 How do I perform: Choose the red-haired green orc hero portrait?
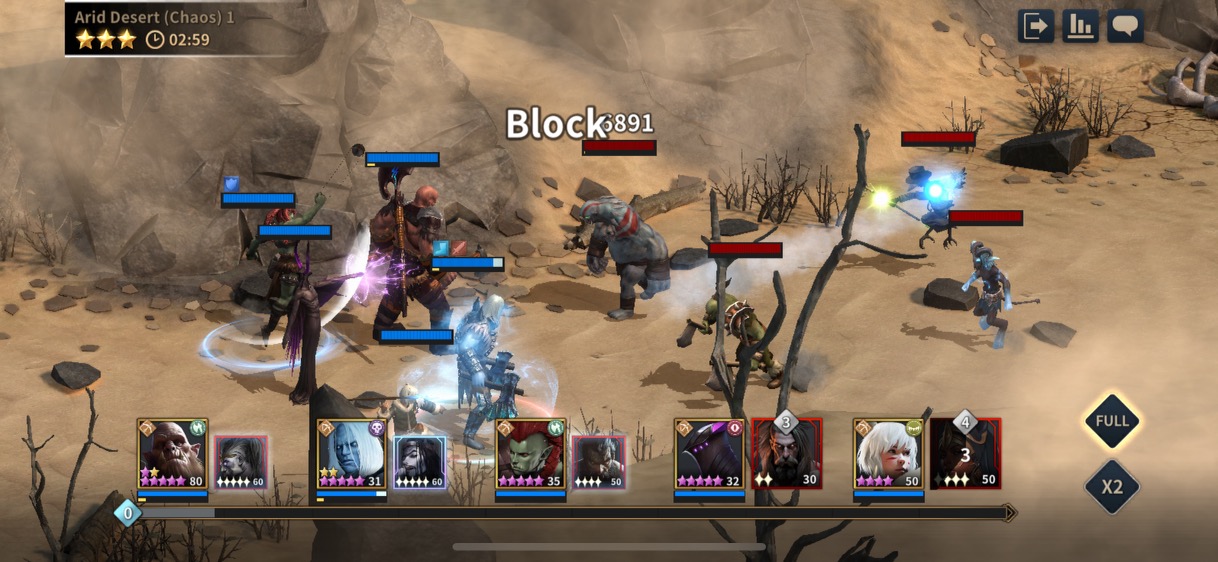click(531, 453)
